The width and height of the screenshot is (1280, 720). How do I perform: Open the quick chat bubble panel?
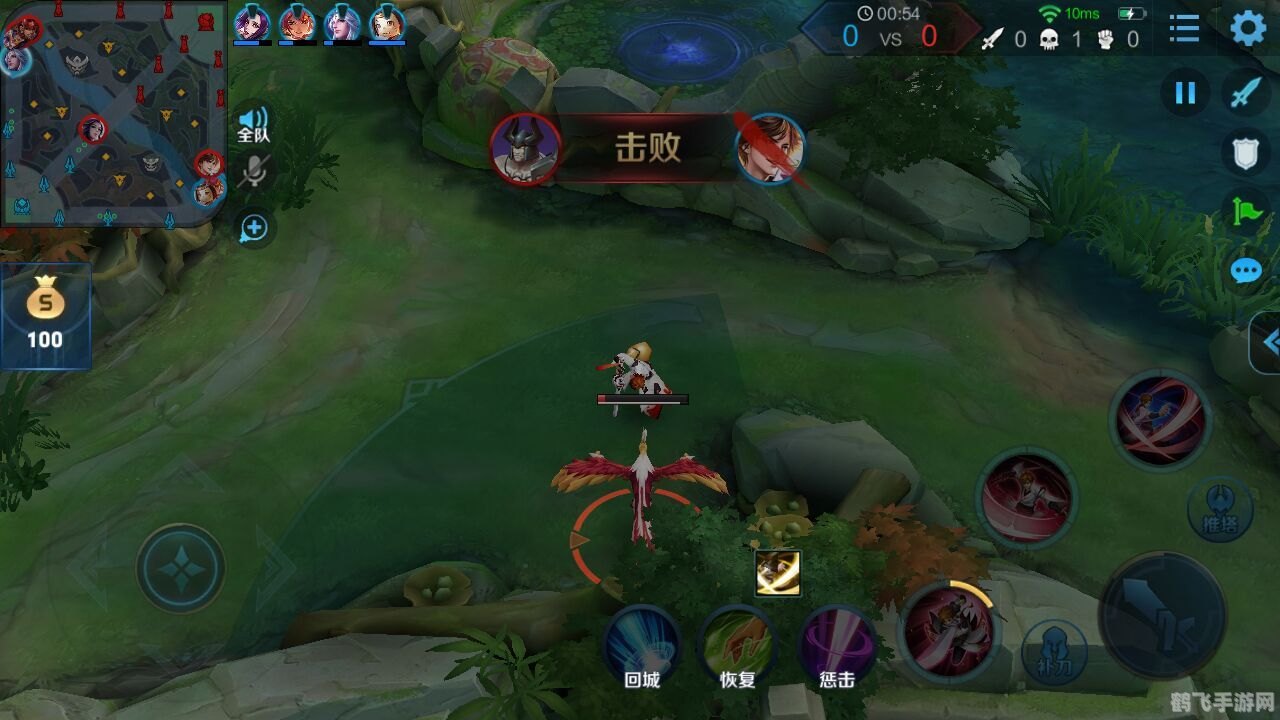(1246, 269)
